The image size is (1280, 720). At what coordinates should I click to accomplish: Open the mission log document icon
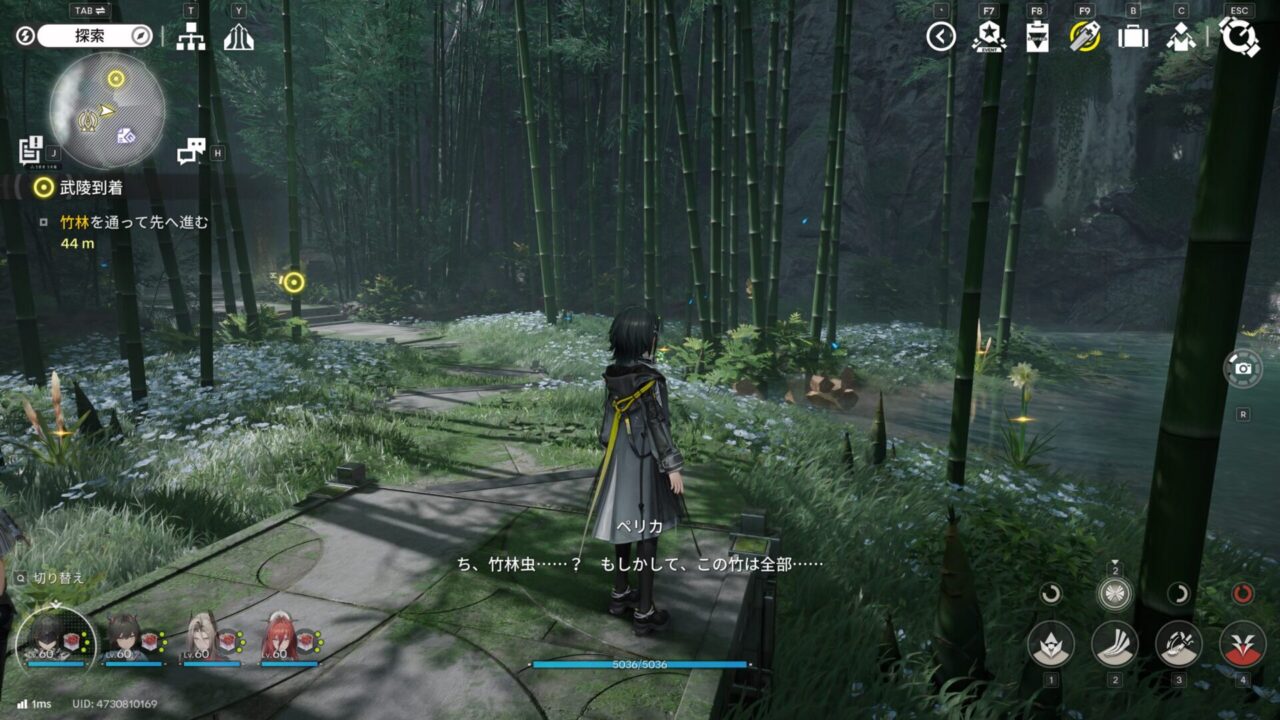coord(30,149)
